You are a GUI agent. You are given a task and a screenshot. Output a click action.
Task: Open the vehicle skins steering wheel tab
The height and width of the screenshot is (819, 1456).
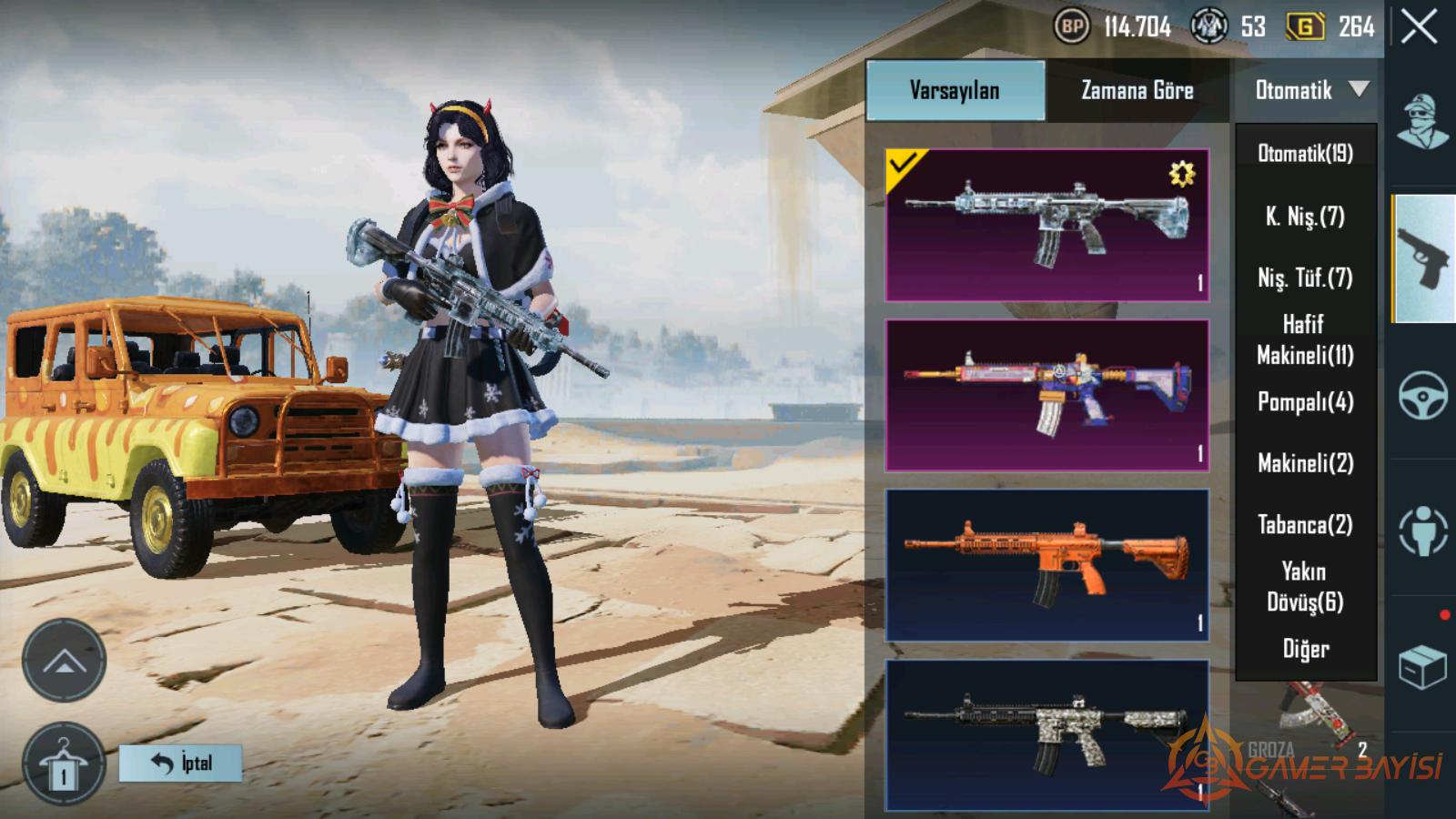pos(1422,396)
